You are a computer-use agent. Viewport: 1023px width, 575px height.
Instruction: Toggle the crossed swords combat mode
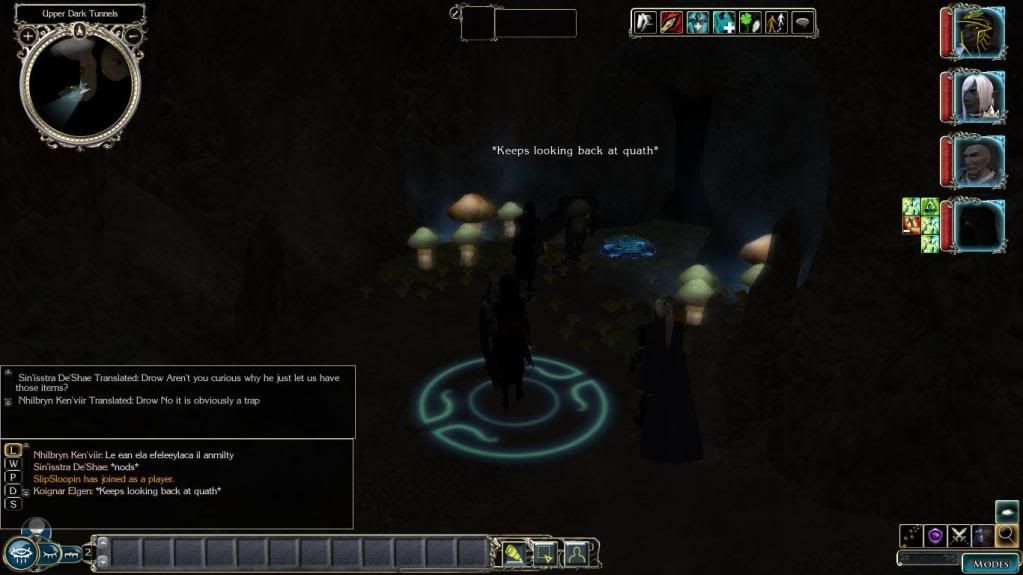click(959, 535)
